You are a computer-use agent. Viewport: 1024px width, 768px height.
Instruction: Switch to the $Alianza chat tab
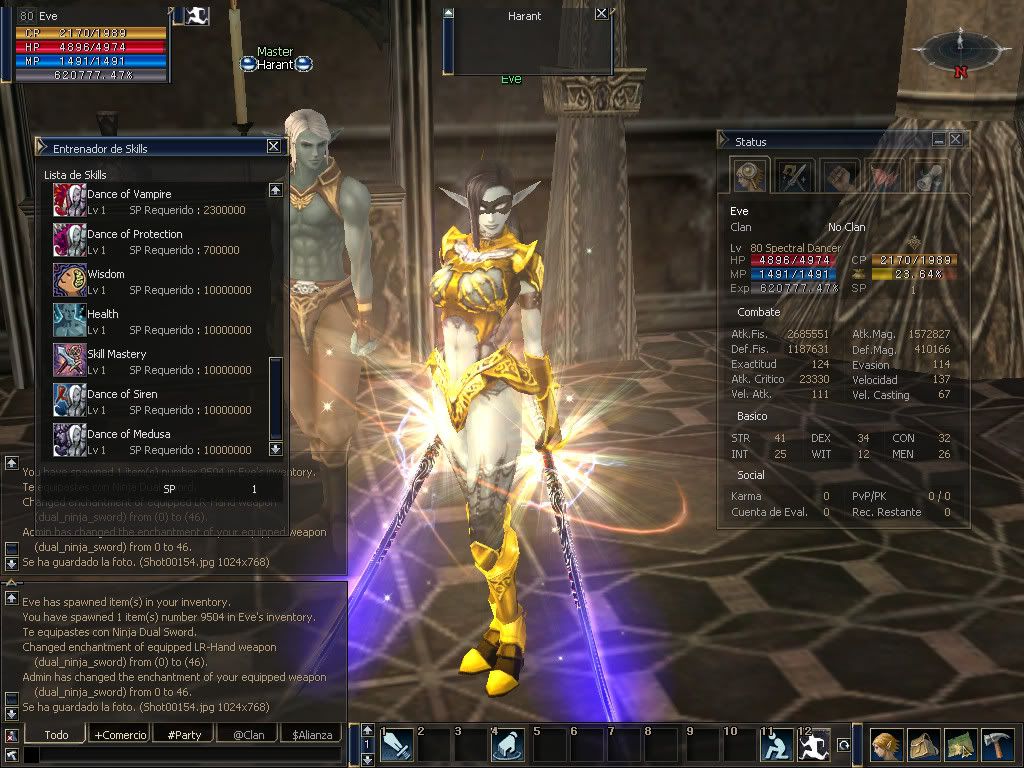tap(311, 735)
